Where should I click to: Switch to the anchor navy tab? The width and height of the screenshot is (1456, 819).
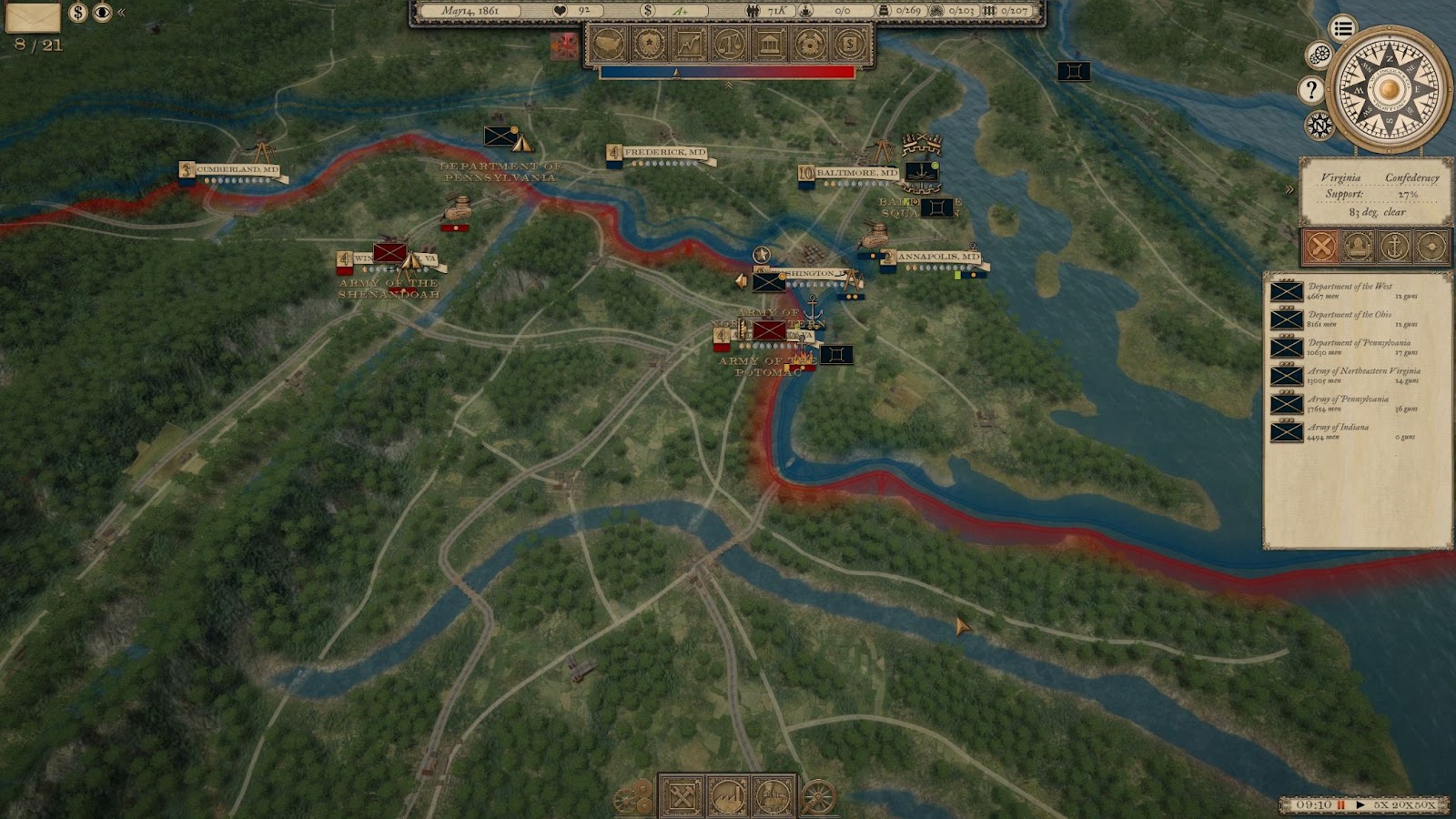coord(1394,246)
